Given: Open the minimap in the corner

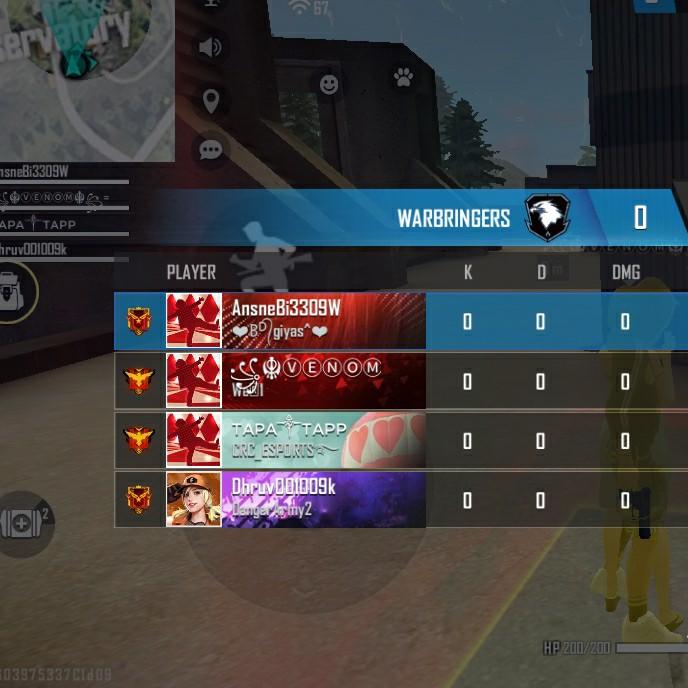Looking at the screenshot, I should (85, 75).
